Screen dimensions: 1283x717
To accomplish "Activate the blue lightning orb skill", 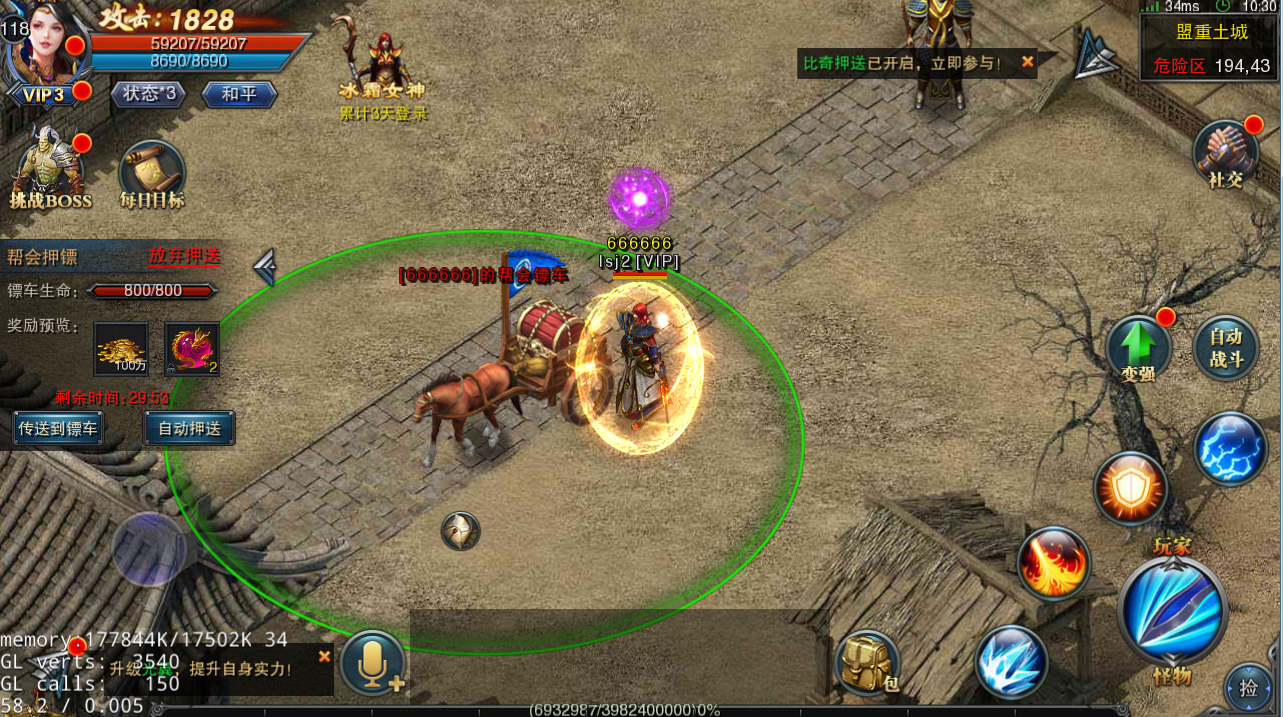I will 1231,449.
